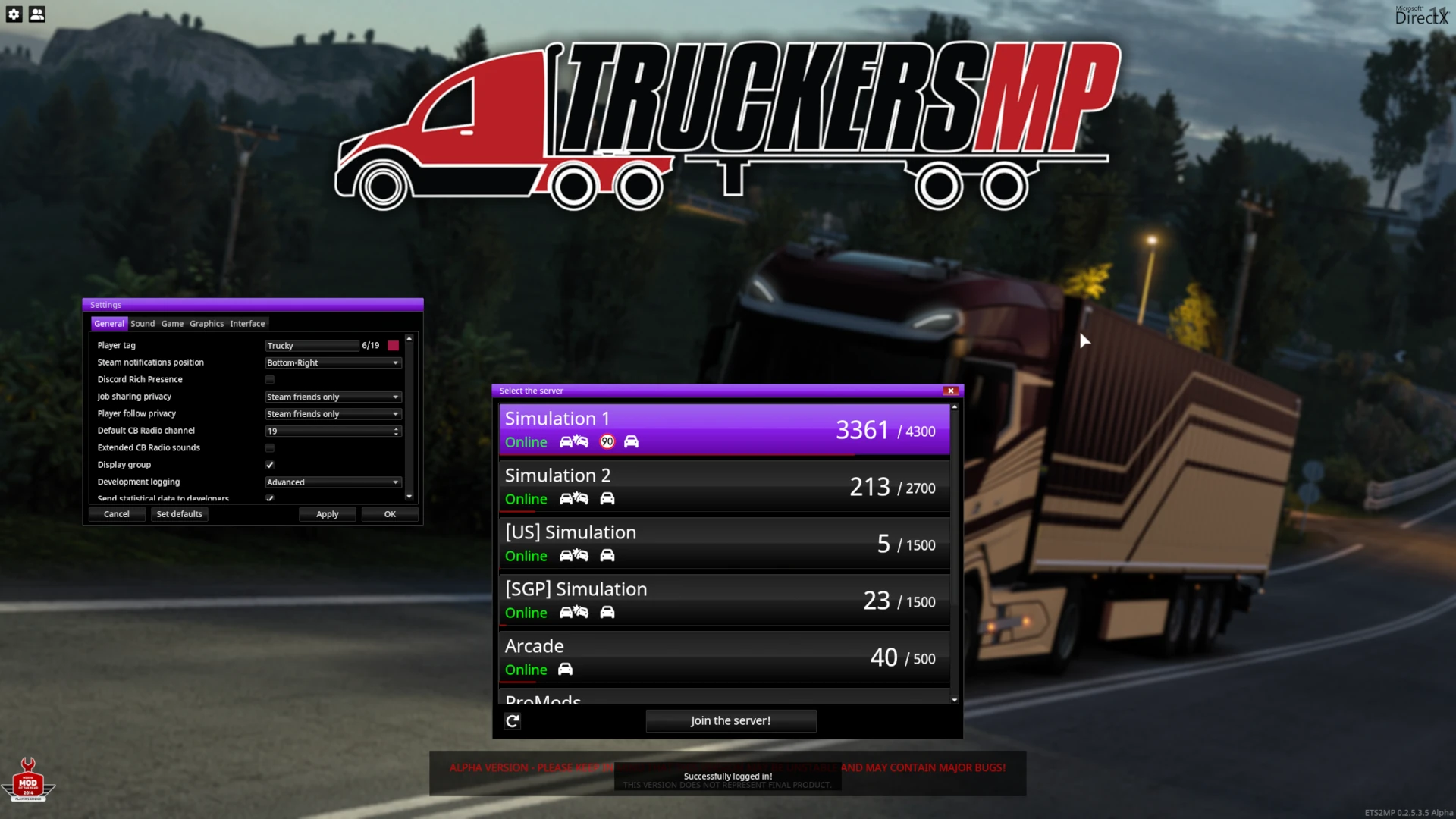Open the Game settings tab
Image resolution: width=1456 pixels, height=819 pixels.
pyautogui.click(x=172, y=324)
